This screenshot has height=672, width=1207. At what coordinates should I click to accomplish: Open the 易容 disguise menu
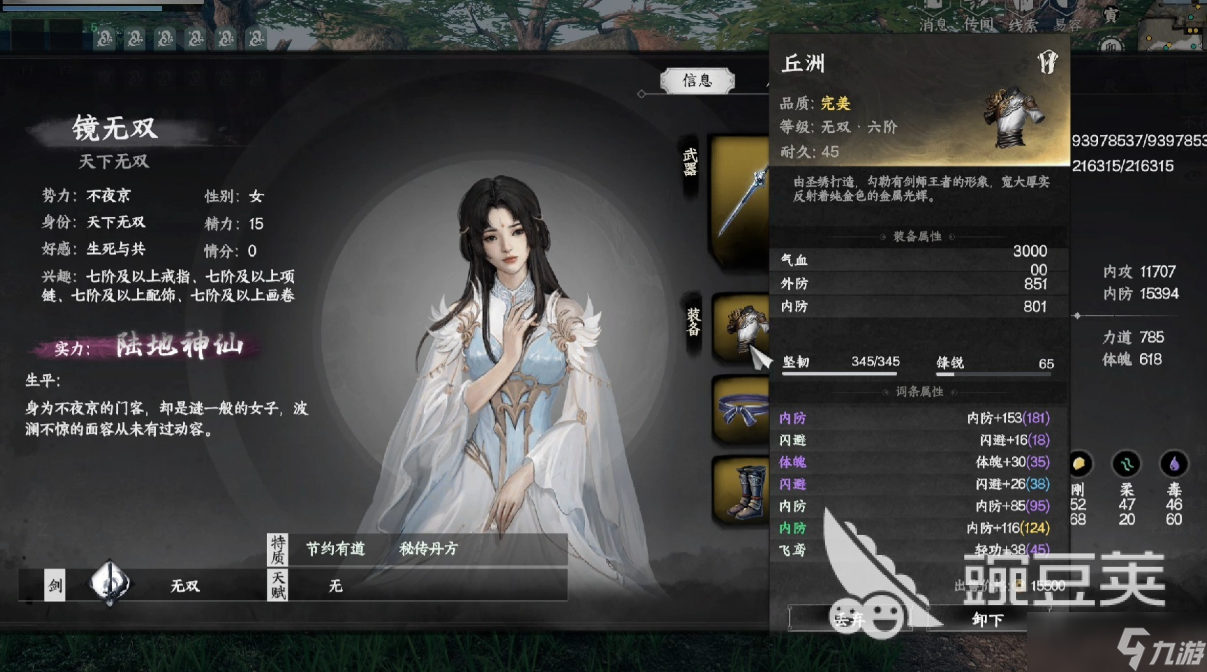tap(1068, 24)
